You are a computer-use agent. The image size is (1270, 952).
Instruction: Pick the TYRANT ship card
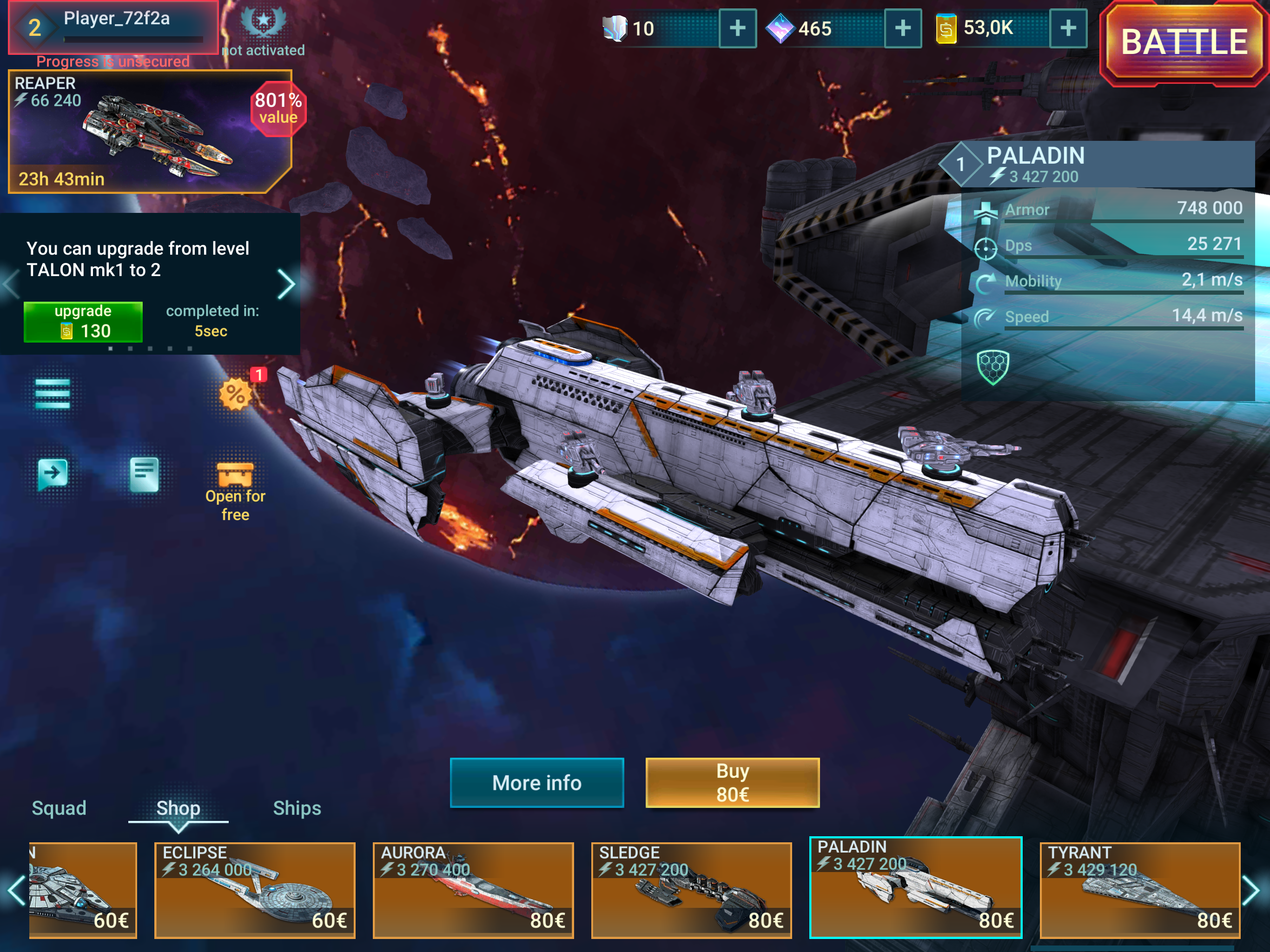click(1140, 890)
